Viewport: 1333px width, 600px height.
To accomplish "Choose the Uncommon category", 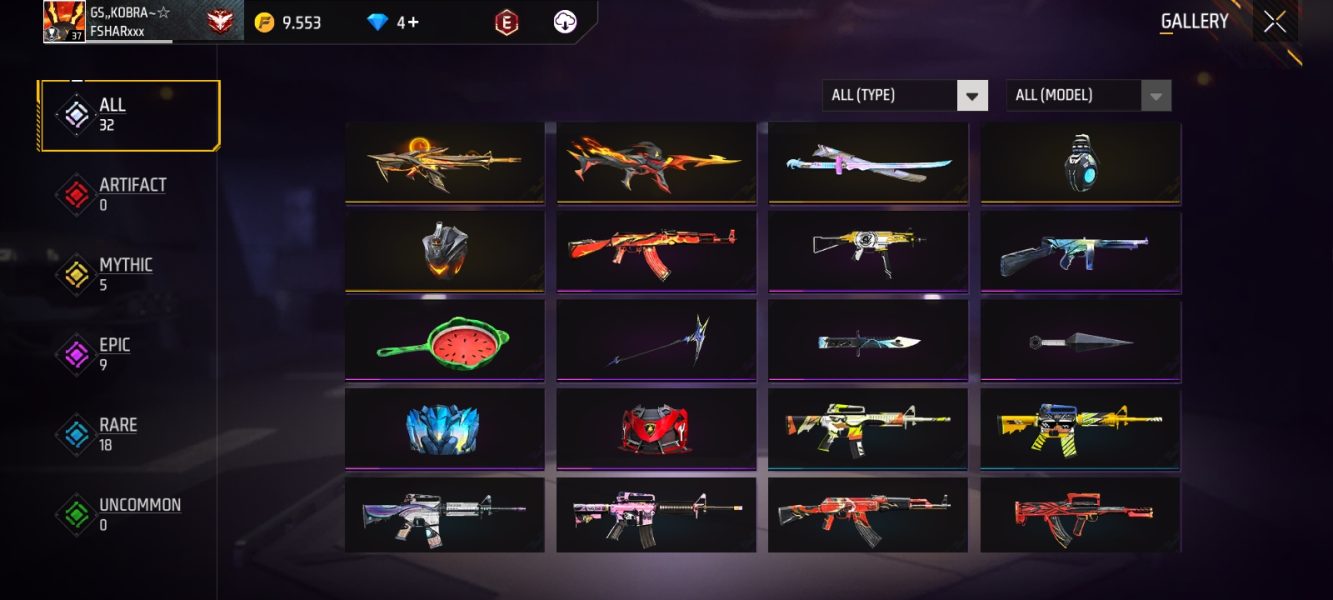I will pos(129,515).
